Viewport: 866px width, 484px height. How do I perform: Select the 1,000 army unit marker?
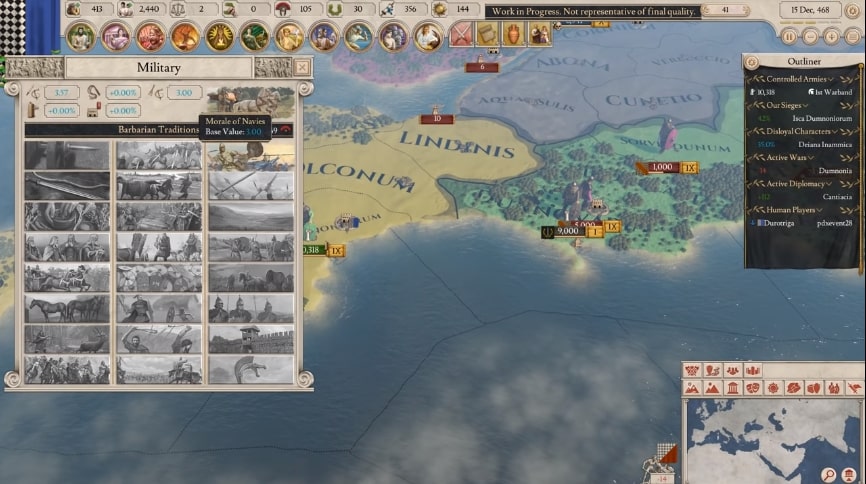tap(661, 168)
